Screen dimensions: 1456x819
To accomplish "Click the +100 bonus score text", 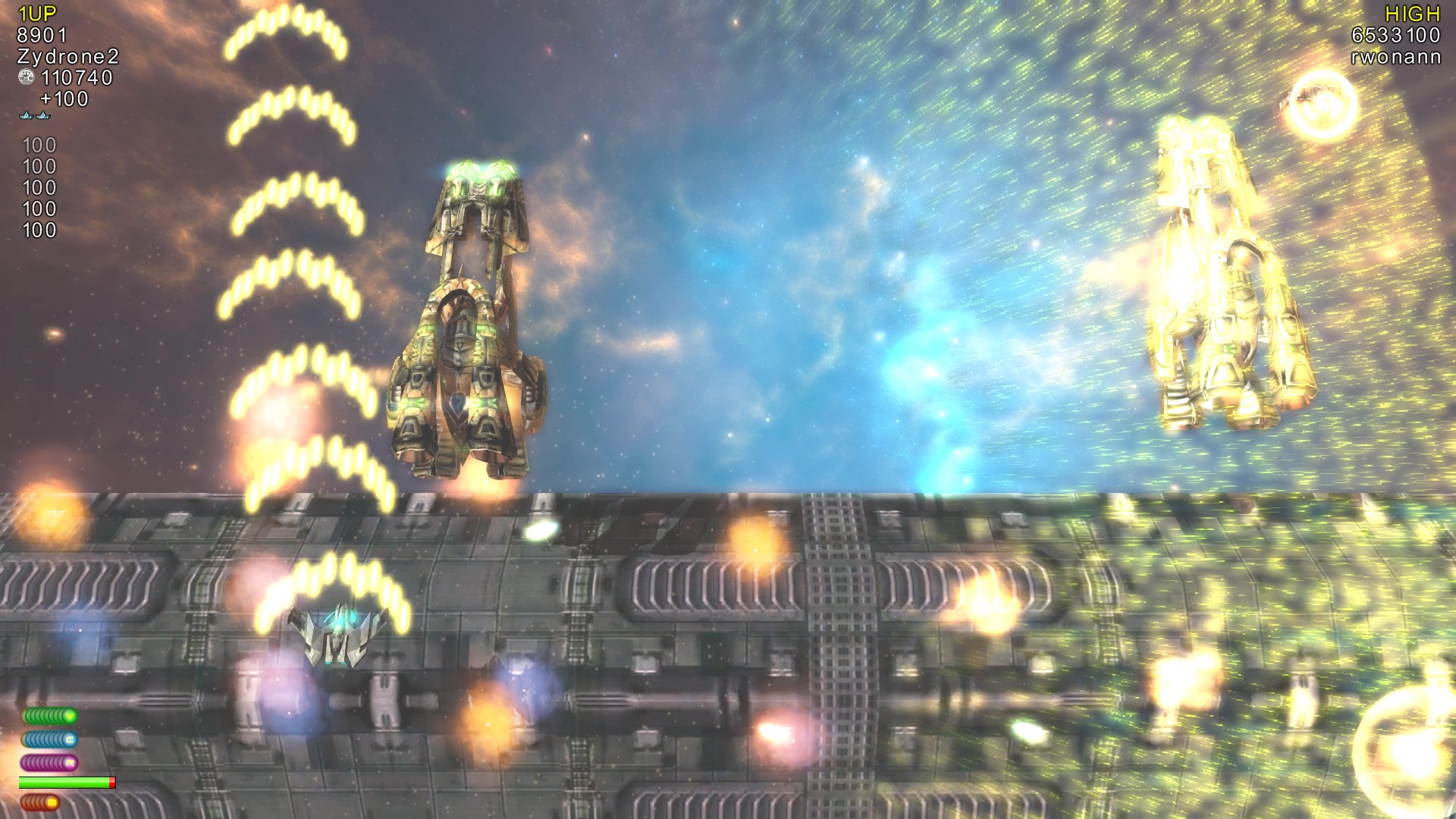I will 62,99.
